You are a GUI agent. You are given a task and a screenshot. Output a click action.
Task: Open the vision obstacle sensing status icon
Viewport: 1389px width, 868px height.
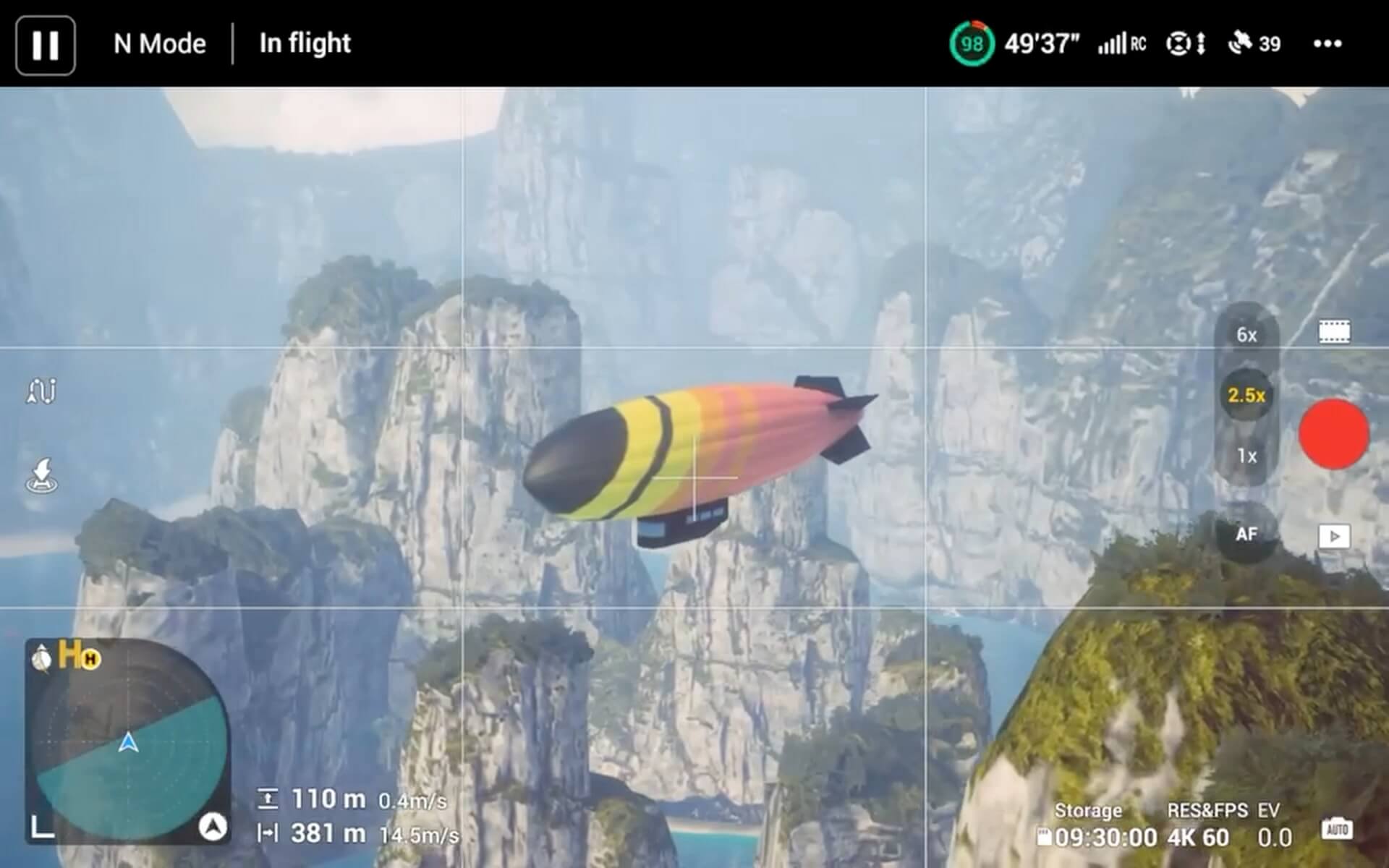click(x=1186, y=44)
